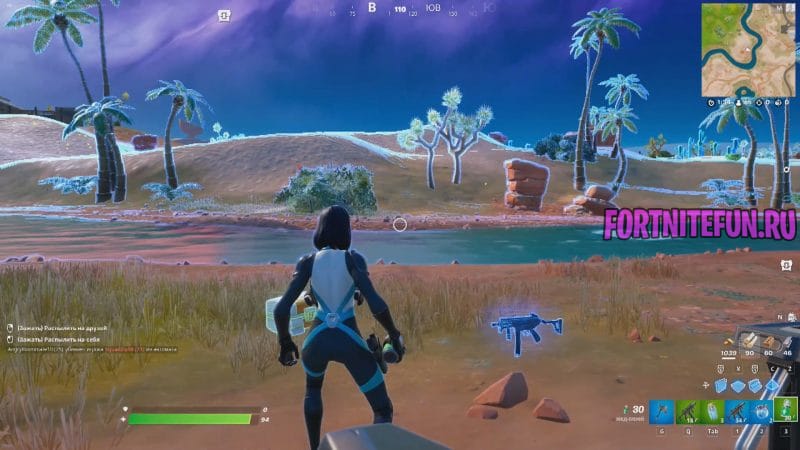
Task: Equip the green-rarity submachine gun slot
Action: [x=686, y=411]
